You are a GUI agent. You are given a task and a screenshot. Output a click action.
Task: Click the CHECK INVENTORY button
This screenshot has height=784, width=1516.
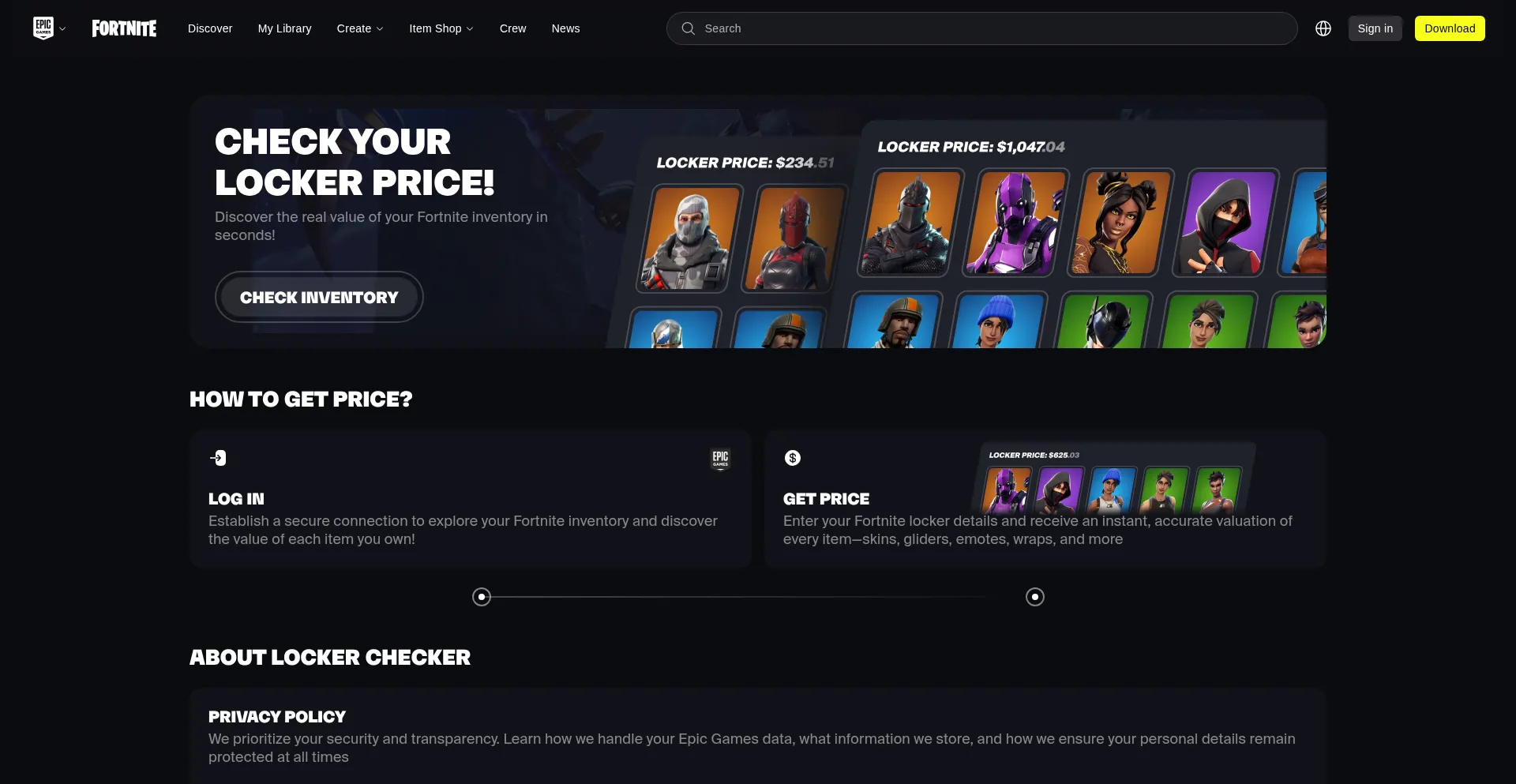pyautogui.click(x=319, y=297)
